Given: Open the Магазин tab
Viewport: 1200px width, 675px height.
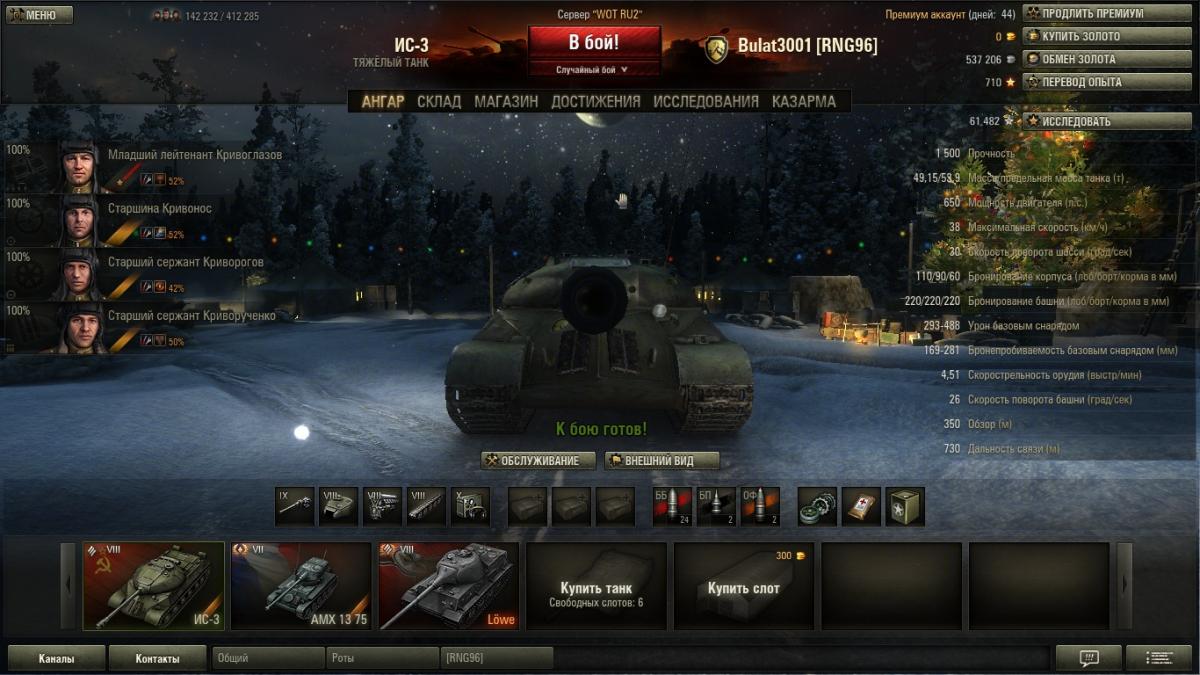Looking at the screenshot, I should coord(506,101).
